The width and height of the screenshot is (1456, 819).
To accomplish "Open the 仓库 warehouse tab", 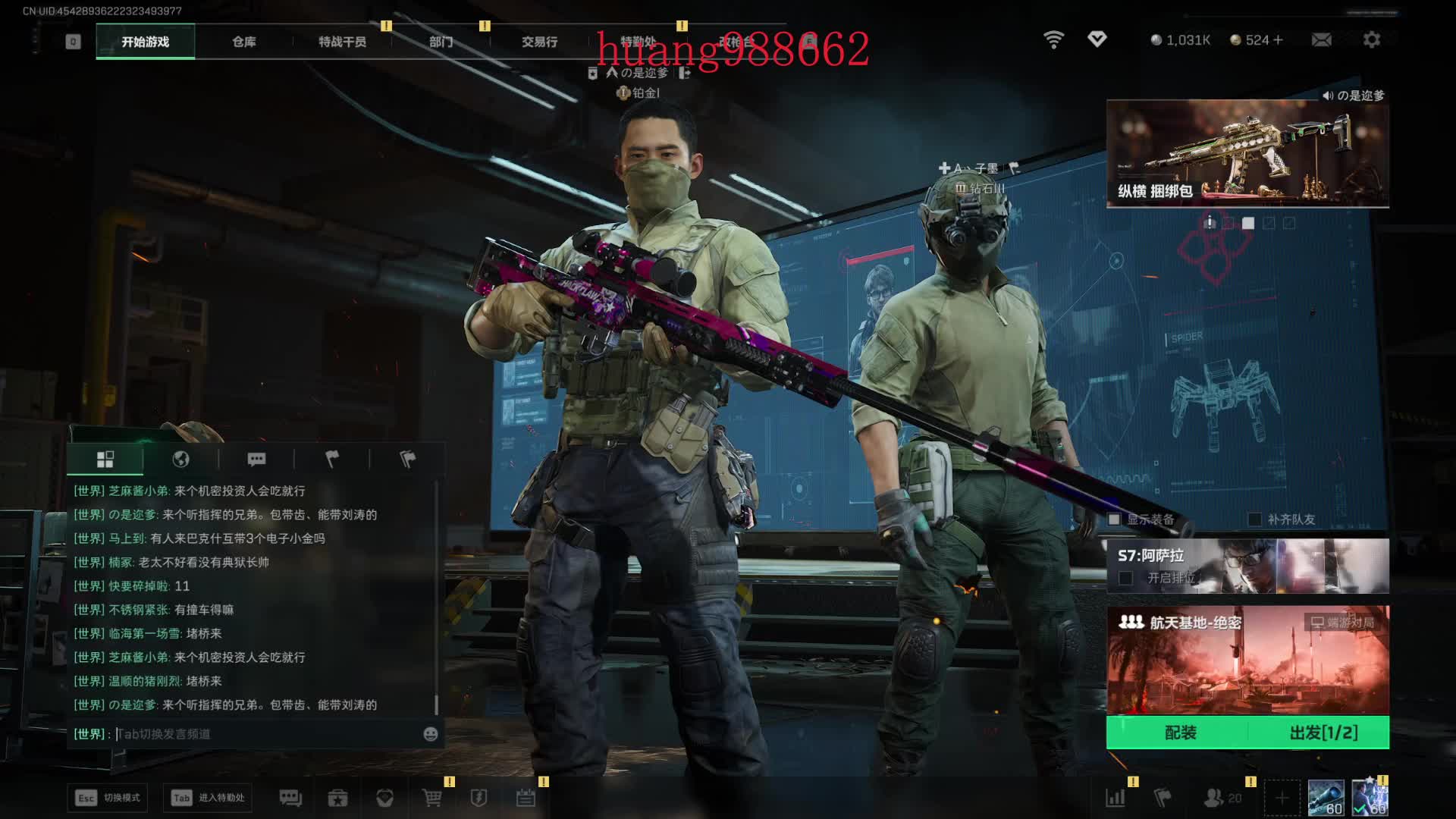I will [243, 42].
